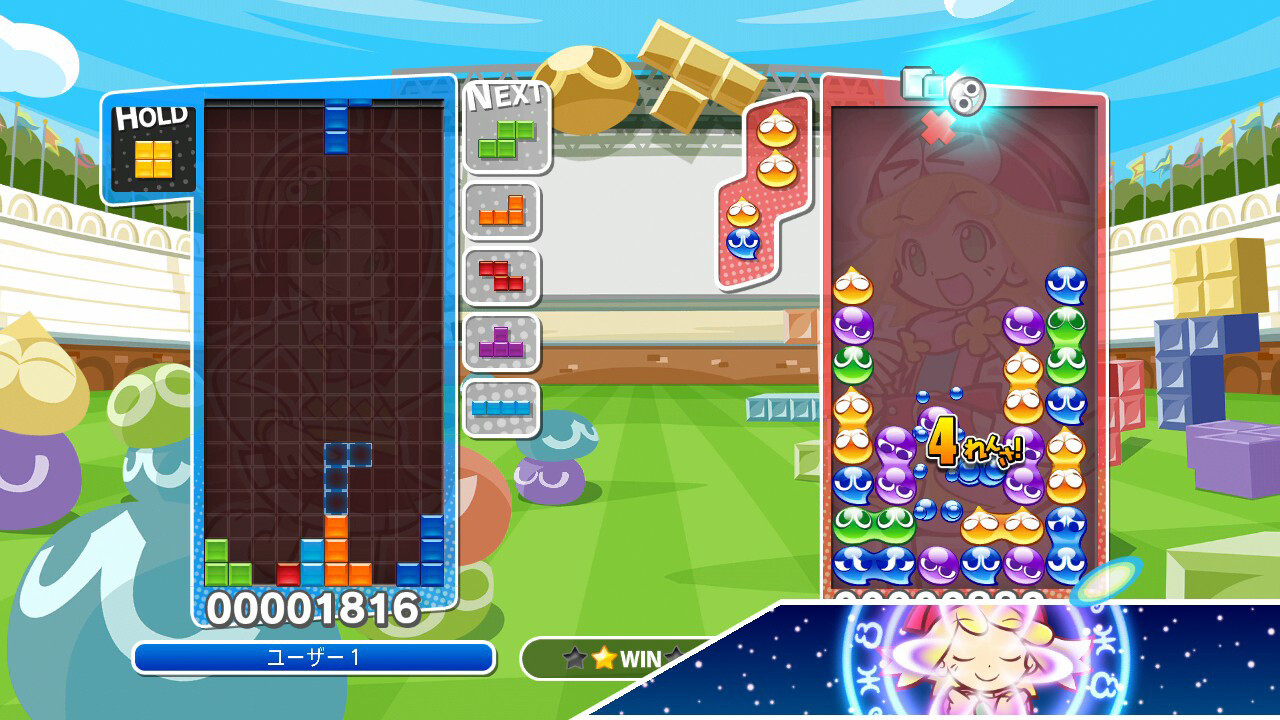Select the HOLD piece box
The image size is (1280, 720).
(152, 155)
